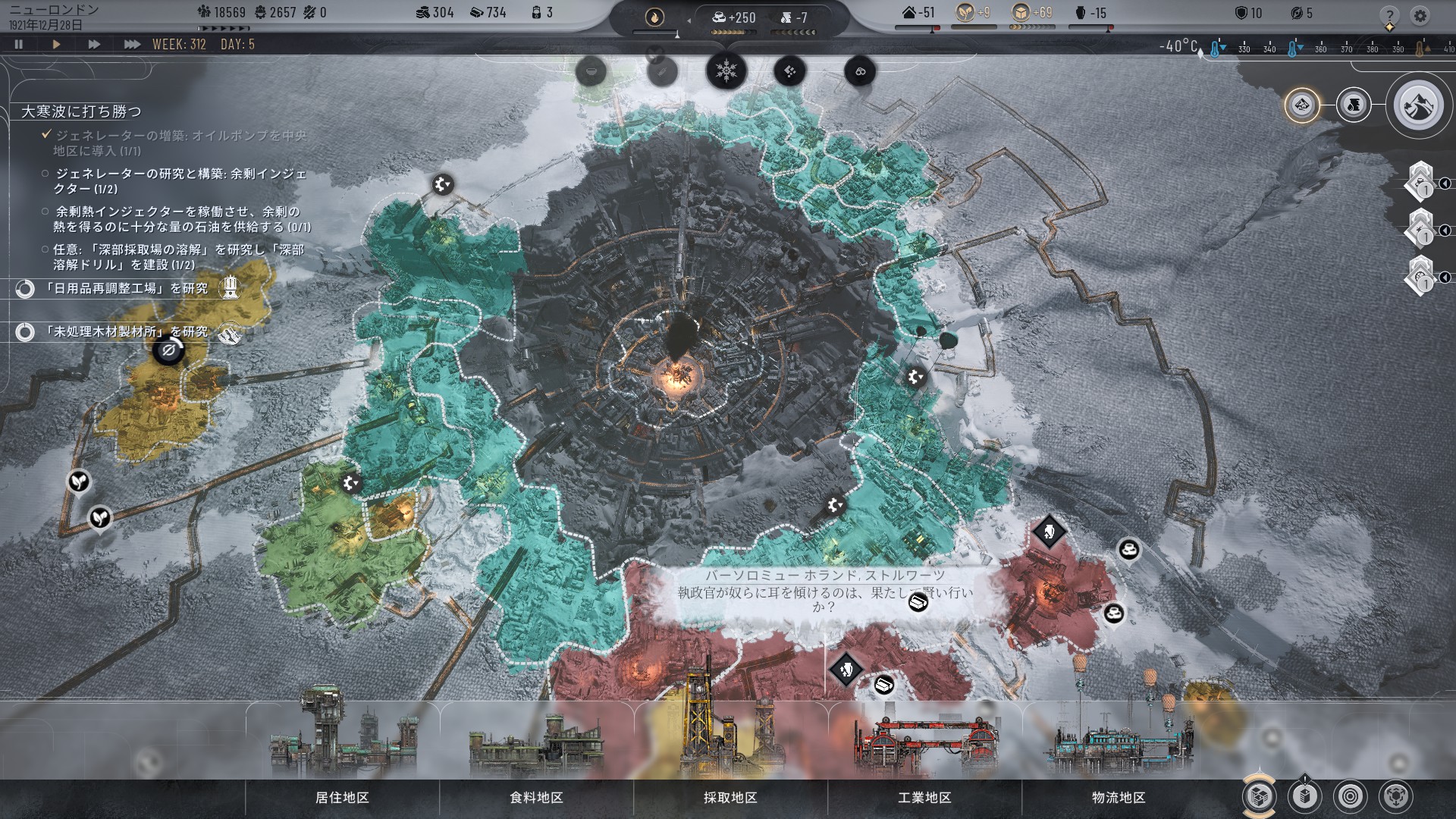Open the generator flame icon

654,17
